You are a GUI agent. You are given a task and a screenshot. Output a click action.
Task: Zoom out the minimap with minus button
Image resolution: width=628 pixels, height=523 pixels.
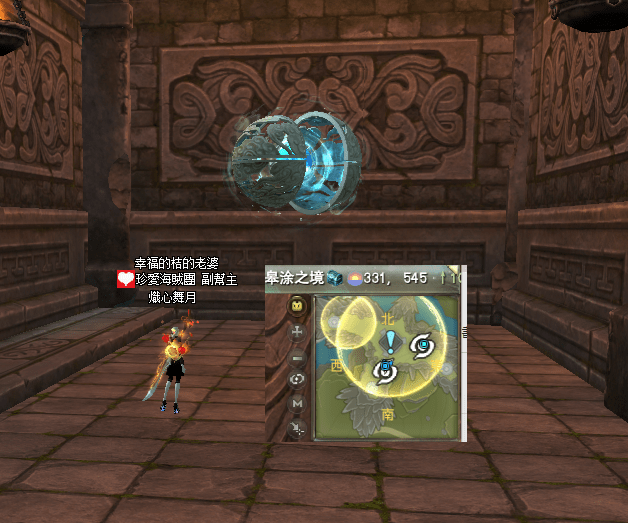[x=296, y=357]
